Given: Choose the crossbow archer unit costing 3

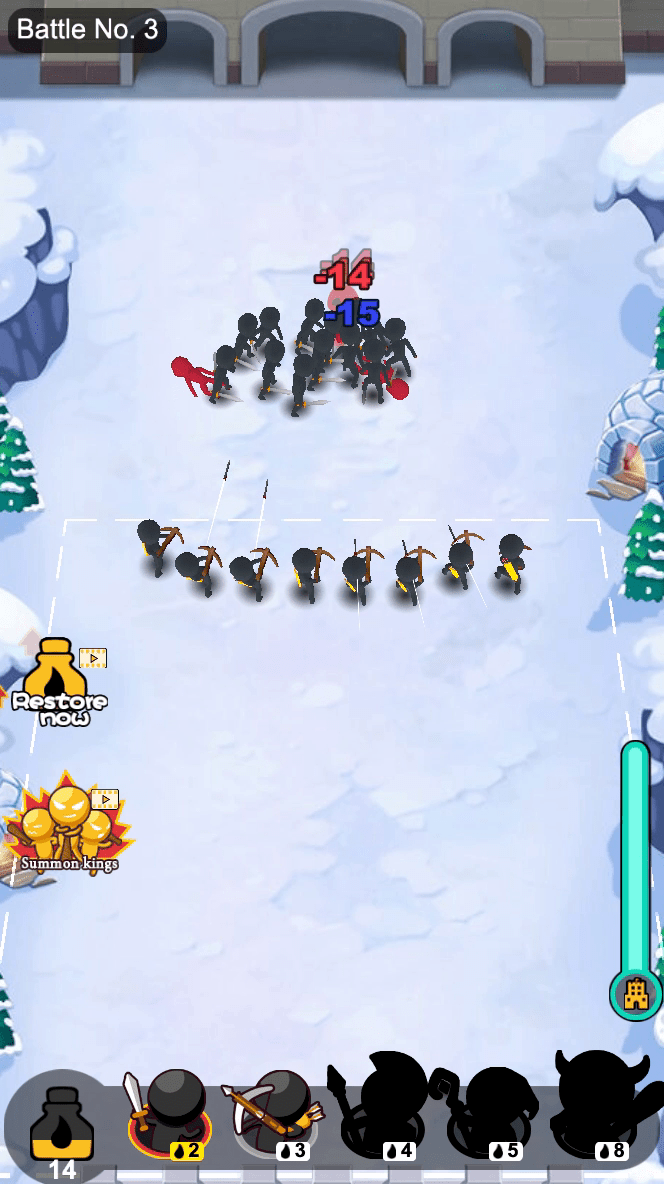Looking at the screenshot, I should (x=277, y=1112).
